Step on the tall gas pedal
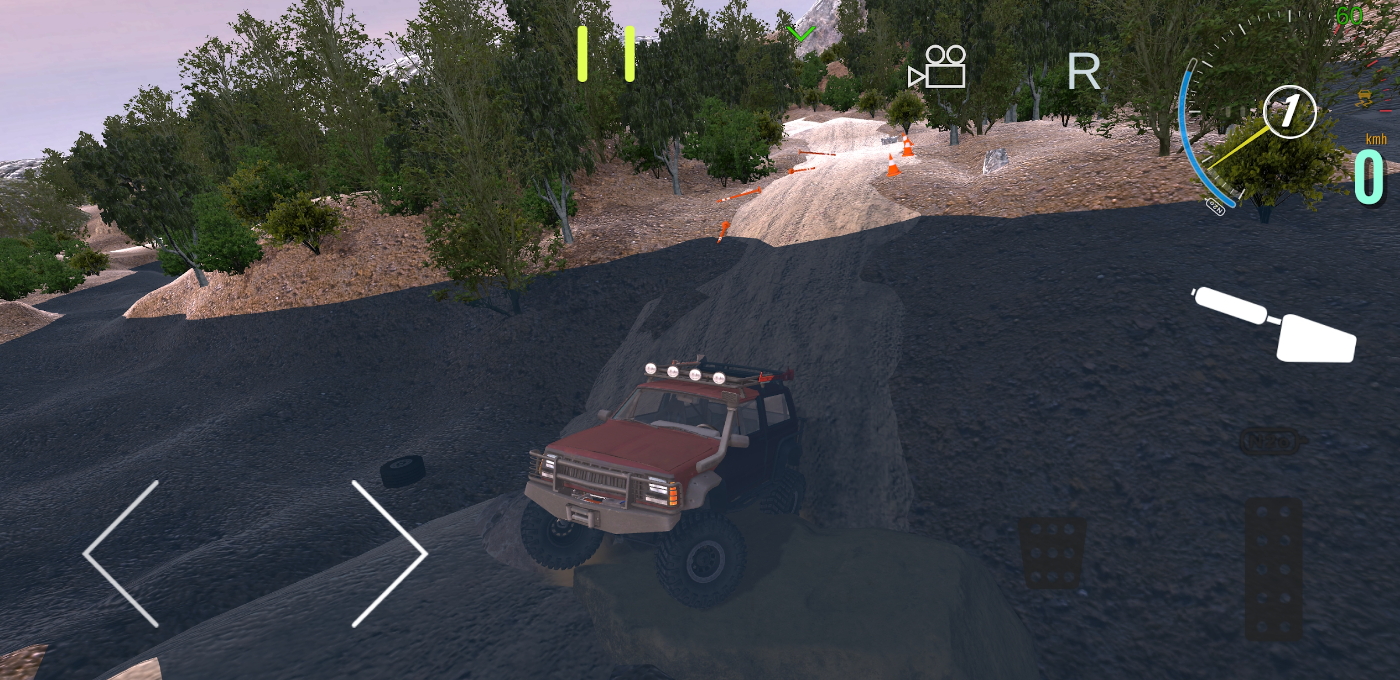 tap(1273, 568)
